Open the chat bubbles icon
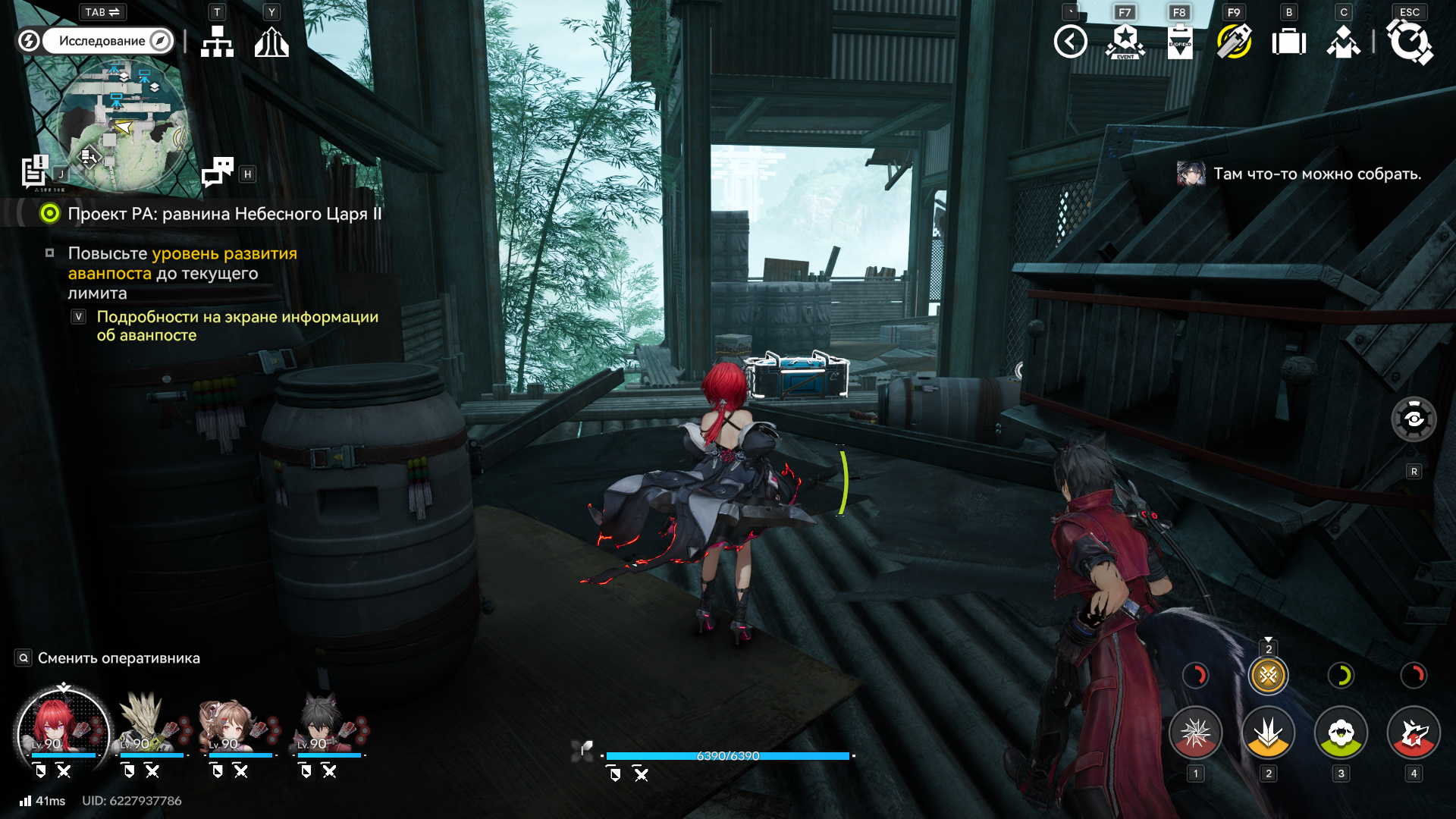Image resolution: width=1456 pixels, height=819 pixels. 218,172
